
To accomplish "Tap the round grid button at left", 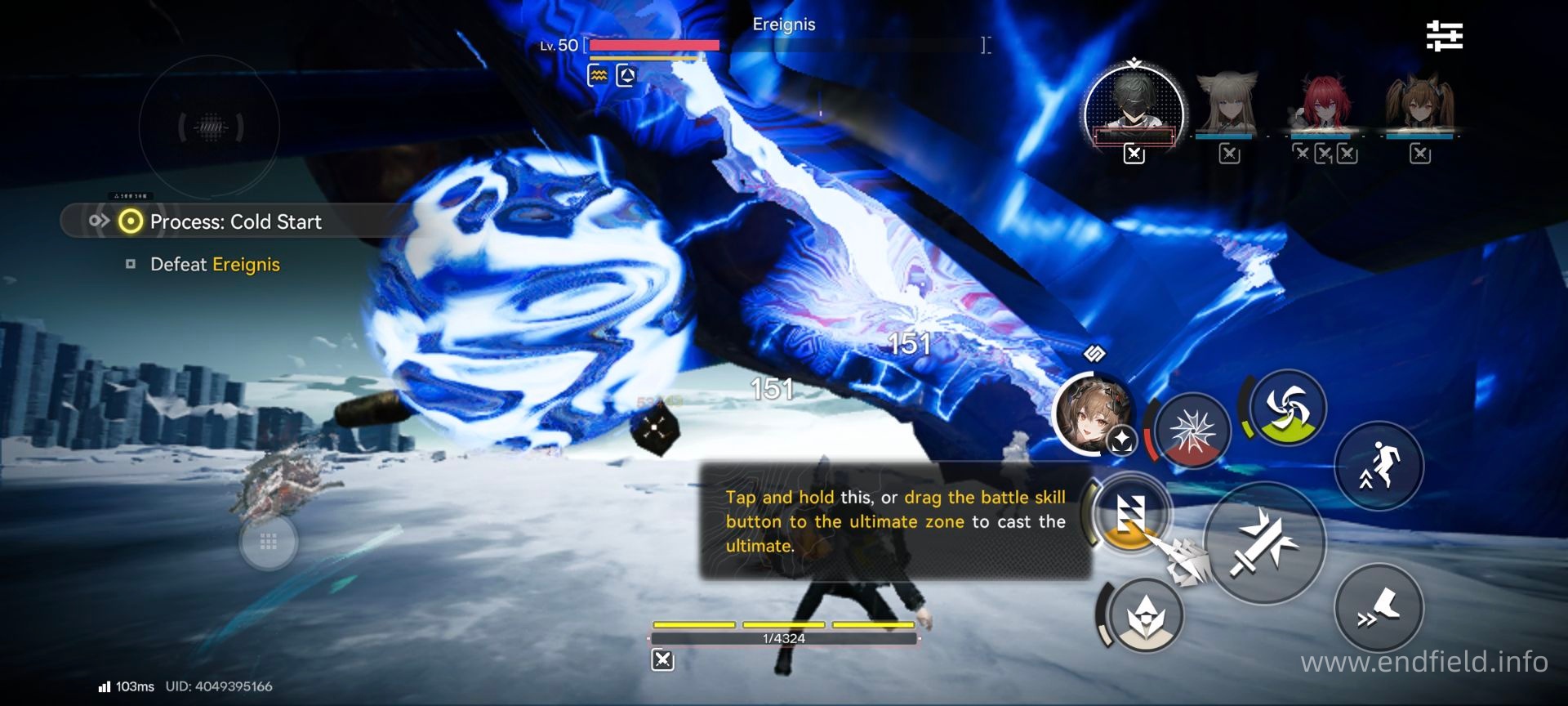I will click(268, 542).
